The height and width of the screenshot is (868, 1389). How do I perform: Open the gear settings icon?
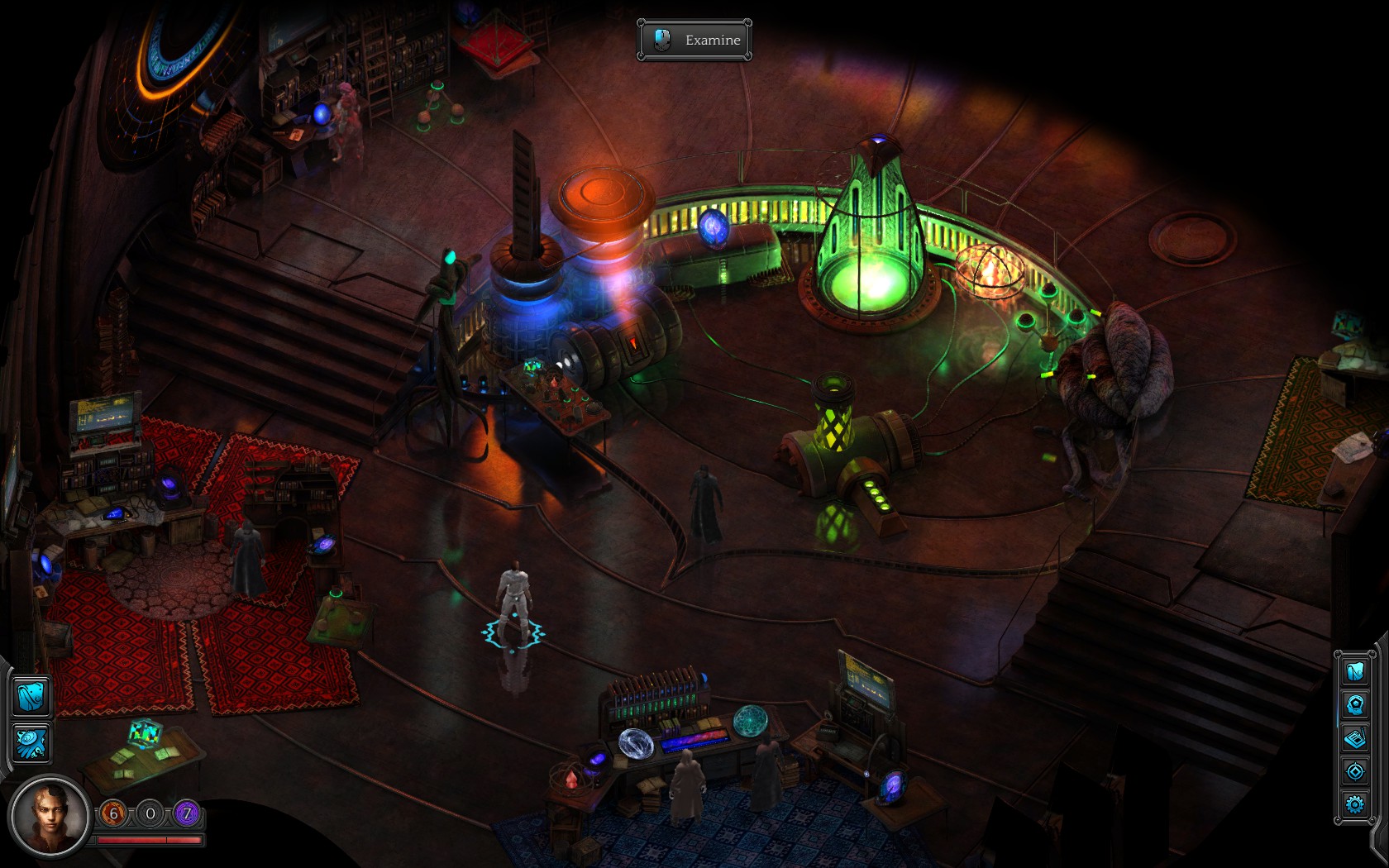coord(1354,804)
